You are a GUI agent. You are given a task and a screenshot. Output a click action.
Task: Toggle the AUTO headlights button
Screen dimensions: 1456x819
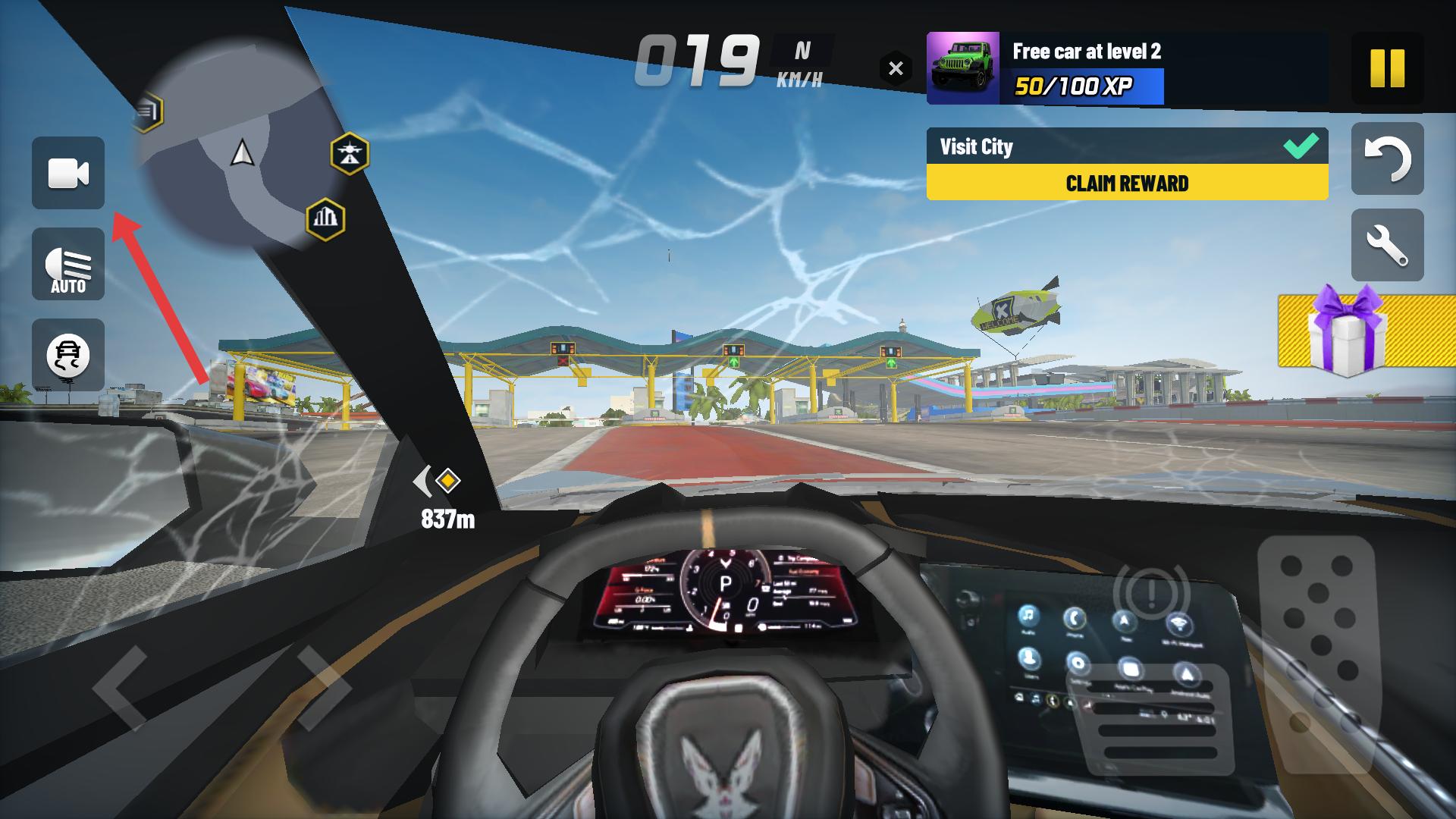click(68, 265)
